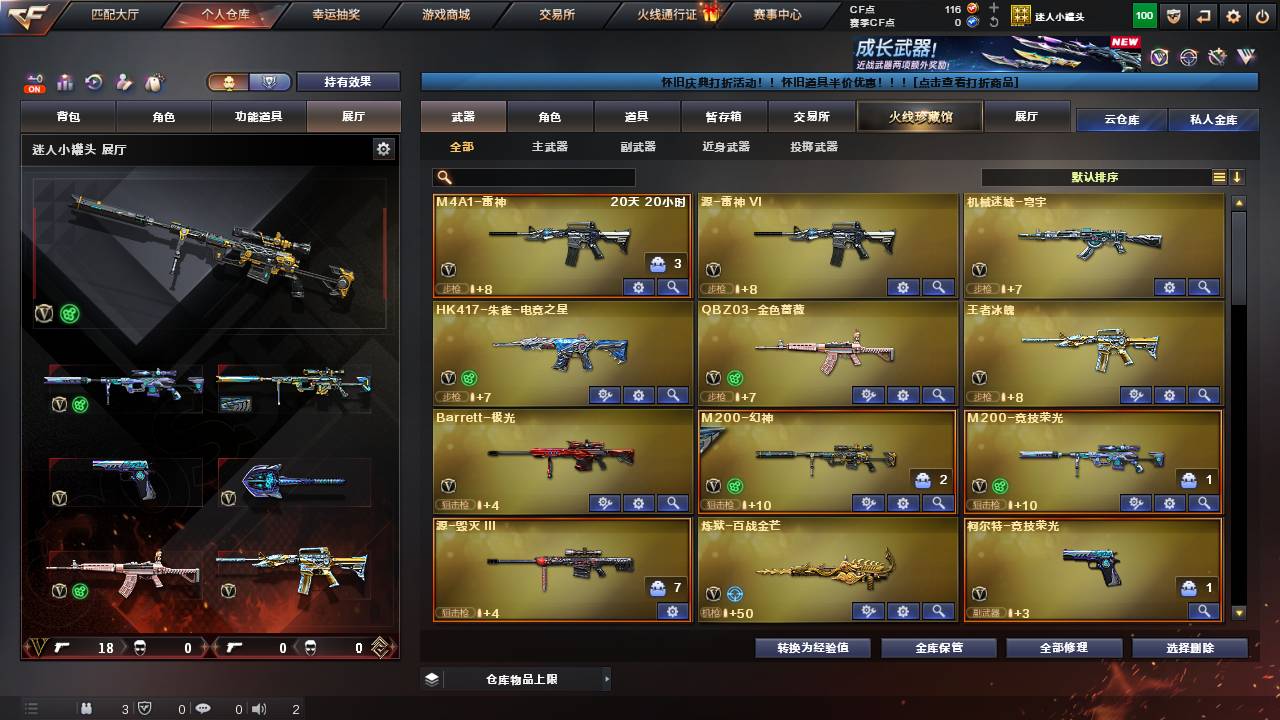Open the 展厅 settings gear in the showroom header

383,147
